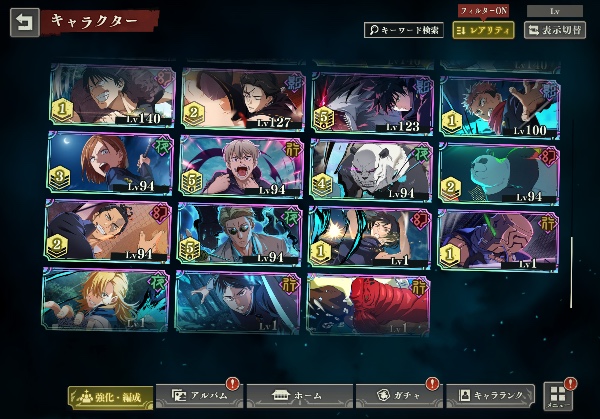Open the ガチャ gacha menu
Image resolution: width=600 pixels, height=419 pixels.
398,397
